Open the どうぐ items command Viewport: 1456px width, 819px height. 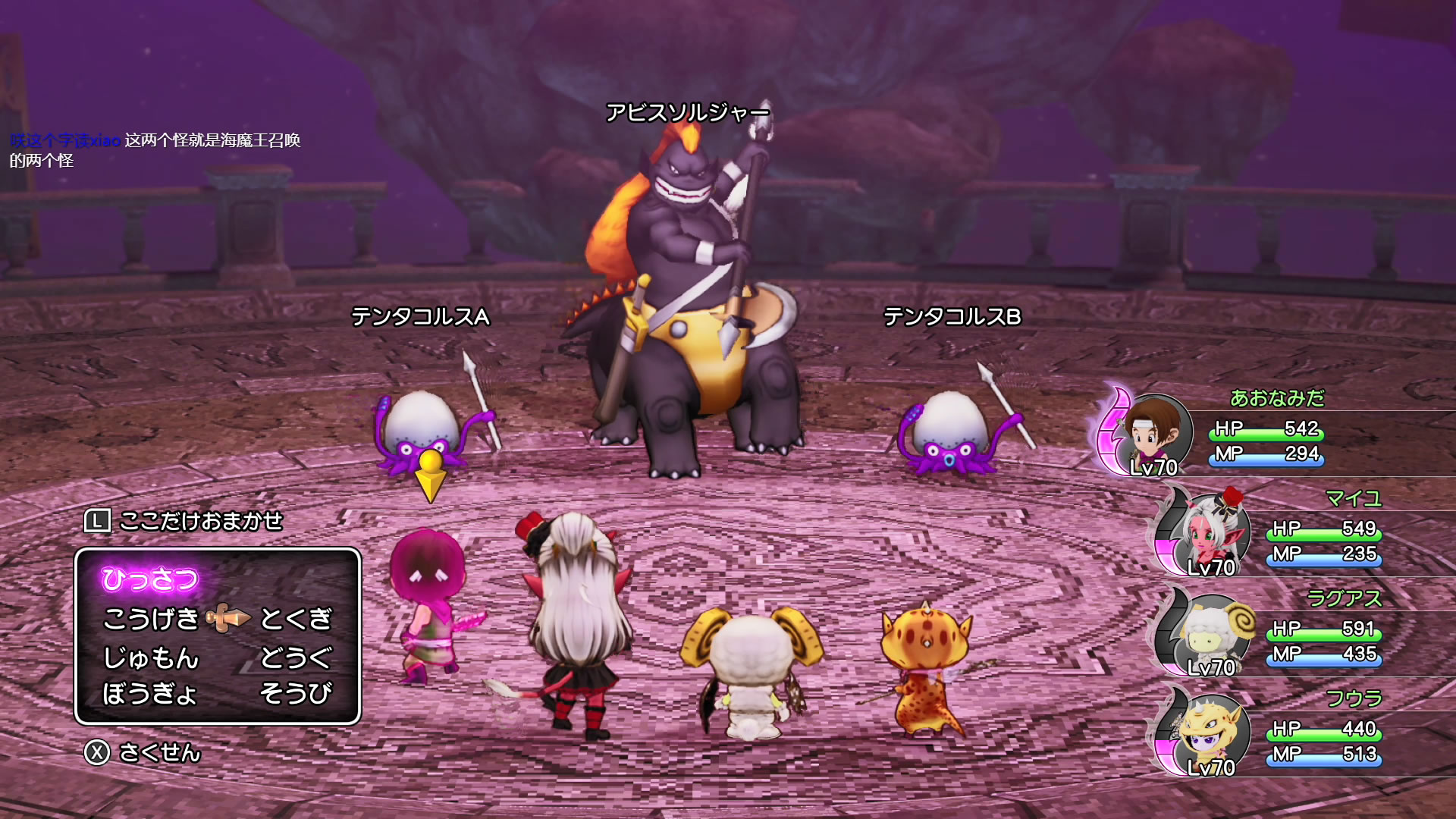pos(297,657)
